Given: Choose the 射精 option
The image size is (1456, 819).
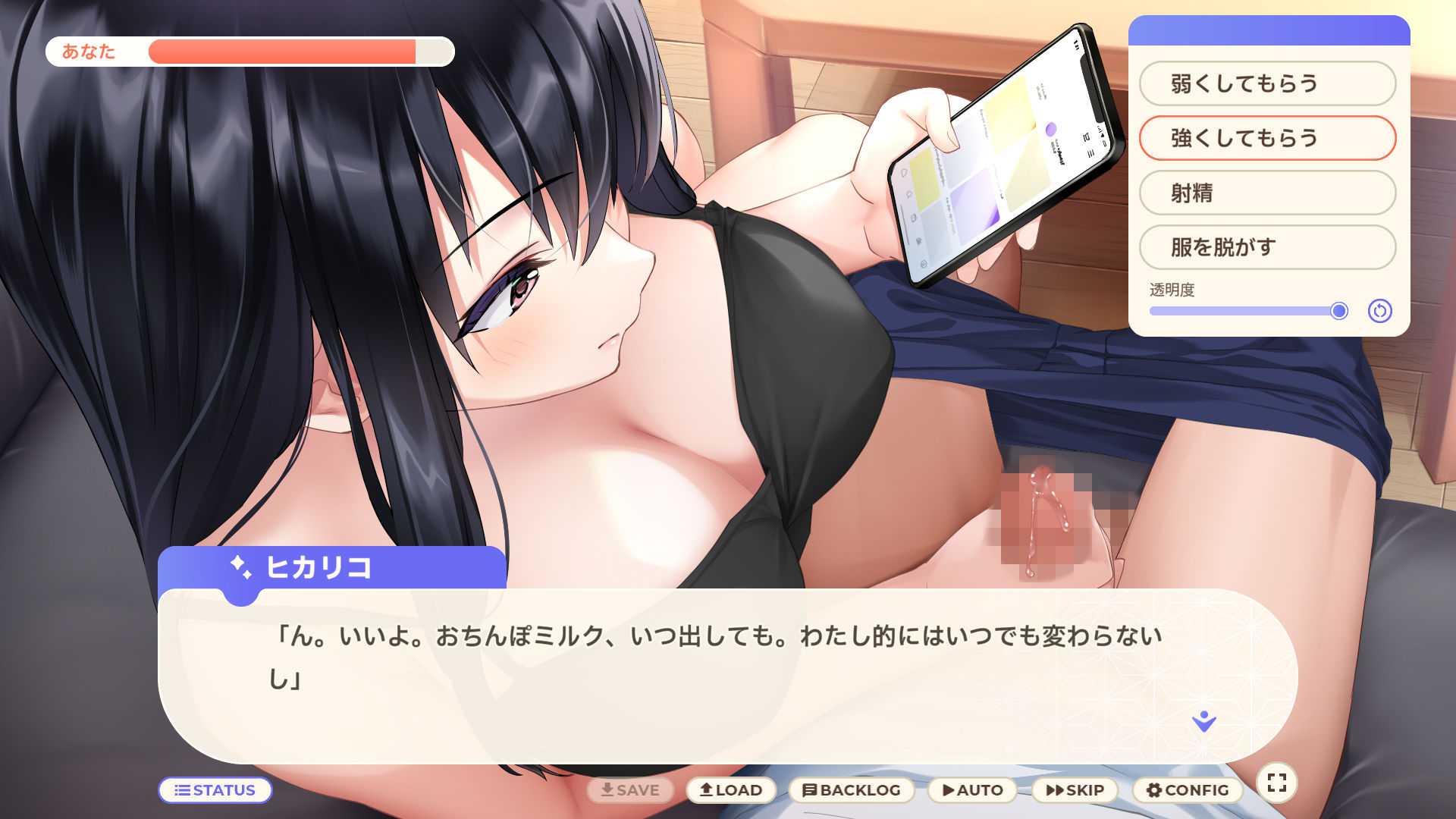Looking at the screenshot, I should [1266, 193].
